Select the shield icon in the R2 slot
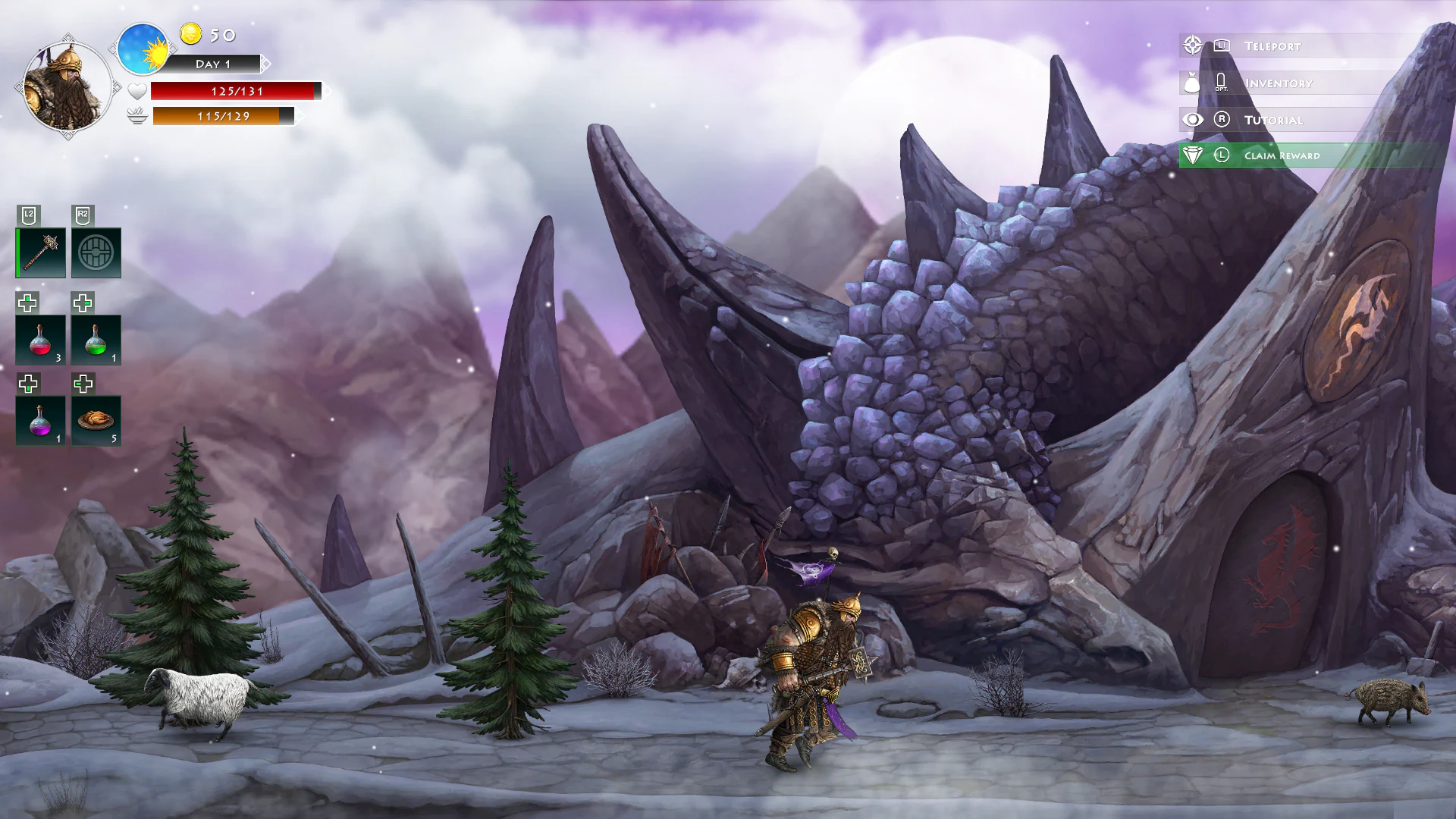Viewport: 1456px width, 819px height. (96, 252)
